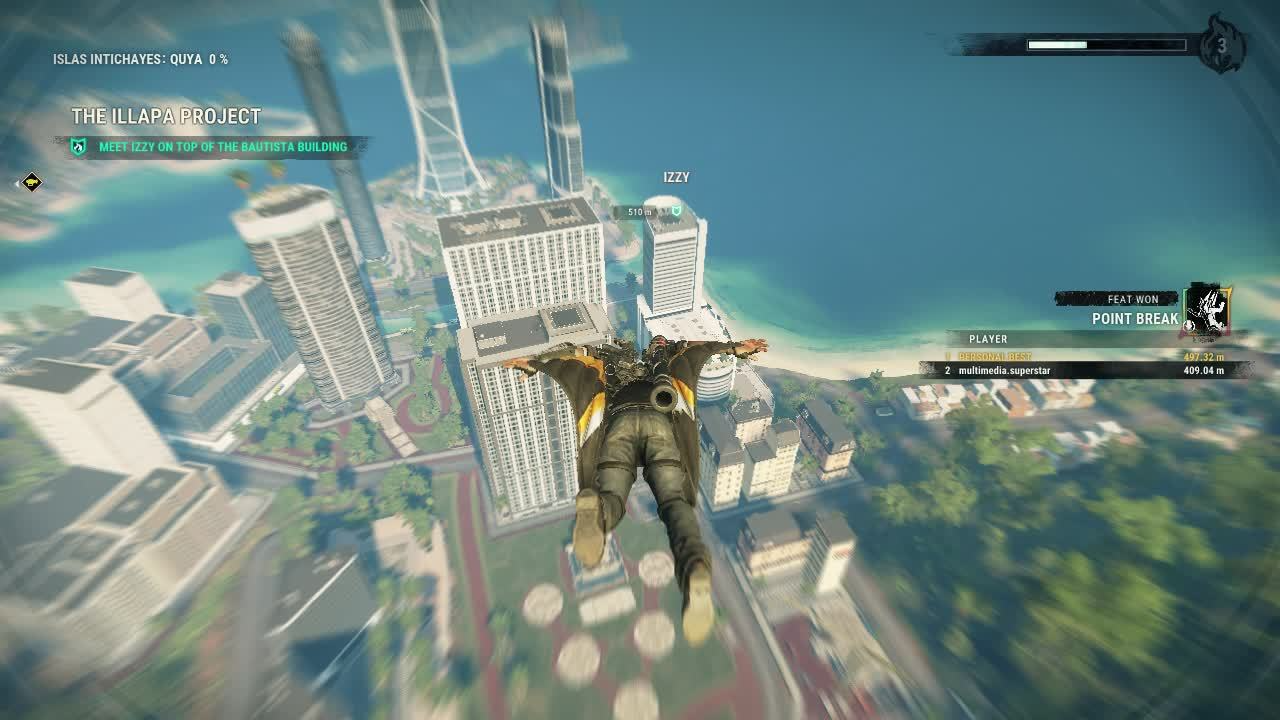
Task: Choose the Personal Best leaderboard row
Action: 1084,357
